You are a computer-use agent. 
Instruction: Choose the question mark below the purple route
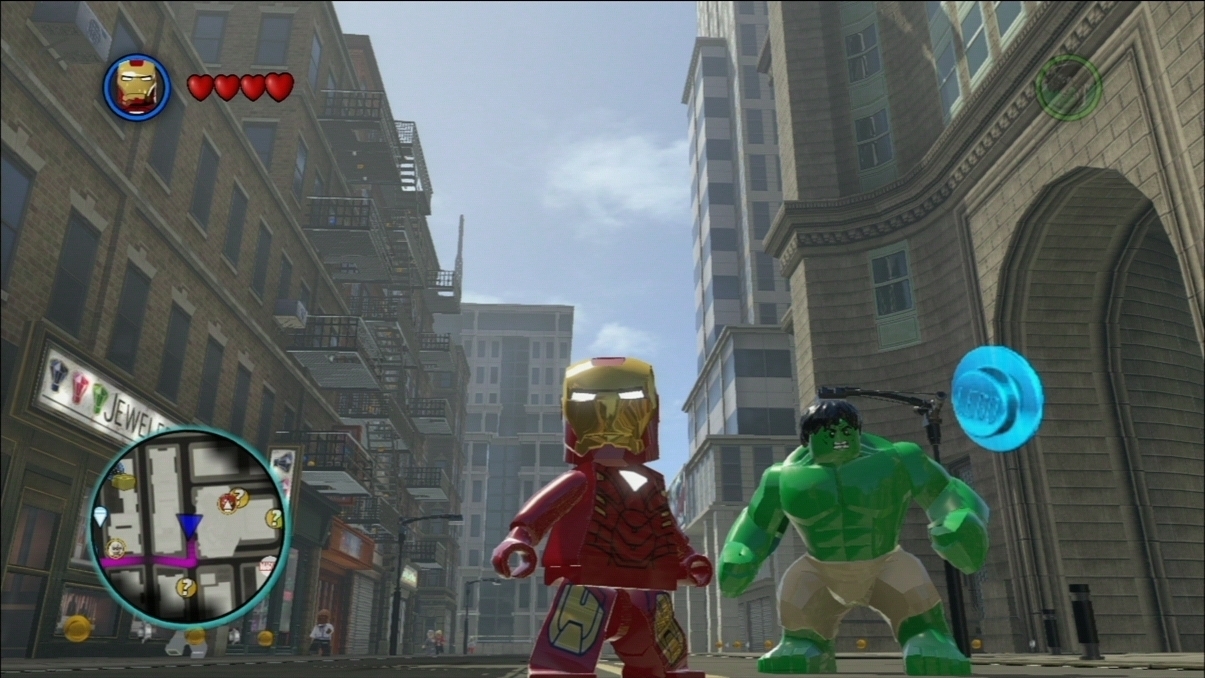coord(186,587)
